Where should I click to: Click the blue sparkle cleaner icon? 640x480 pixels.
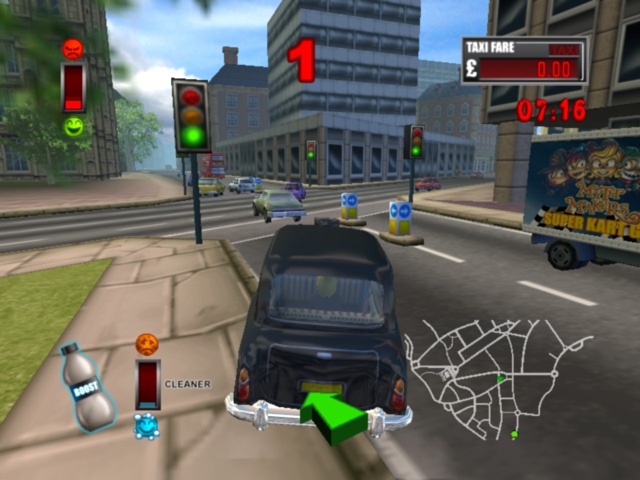[146, 426]
